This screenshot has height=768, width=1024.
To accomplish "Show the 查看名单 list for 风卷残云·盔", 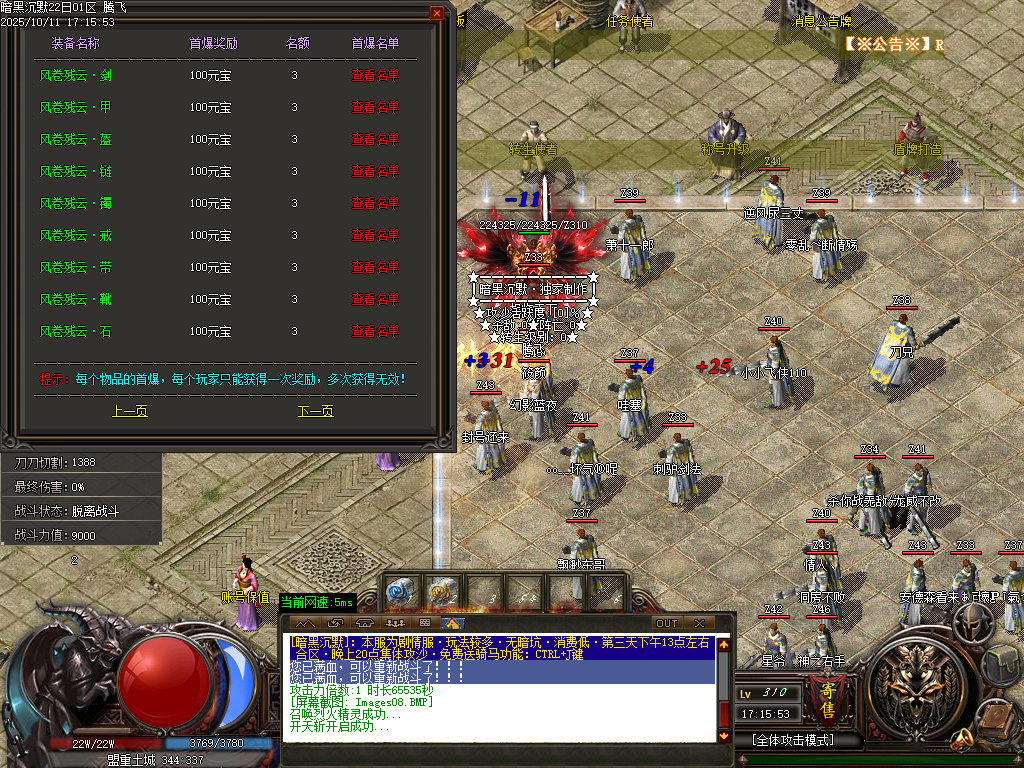I will (x=375, y=139).
